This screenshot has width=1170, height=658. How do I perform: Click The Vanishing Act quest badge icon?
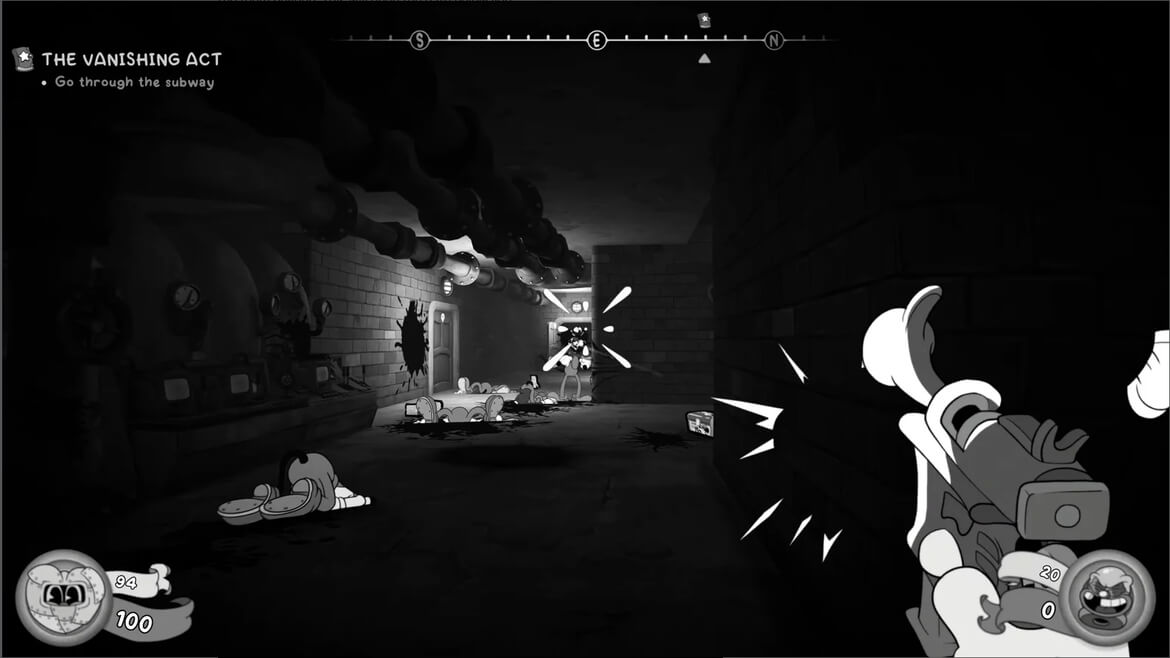23,59
